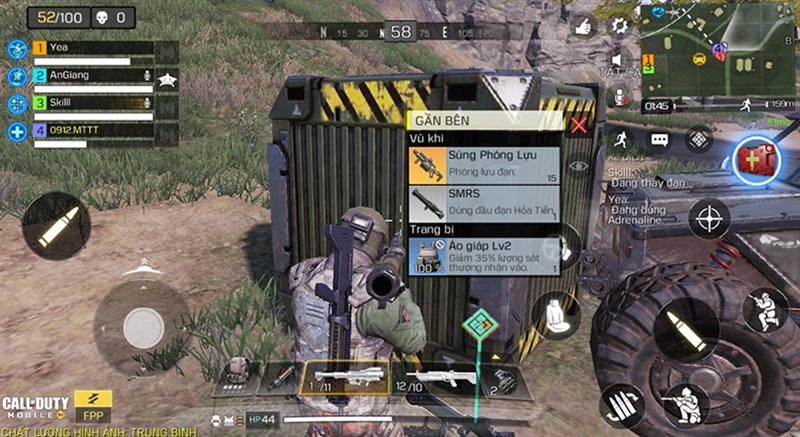Open the quick chat message bubble

tap(659, 140)
